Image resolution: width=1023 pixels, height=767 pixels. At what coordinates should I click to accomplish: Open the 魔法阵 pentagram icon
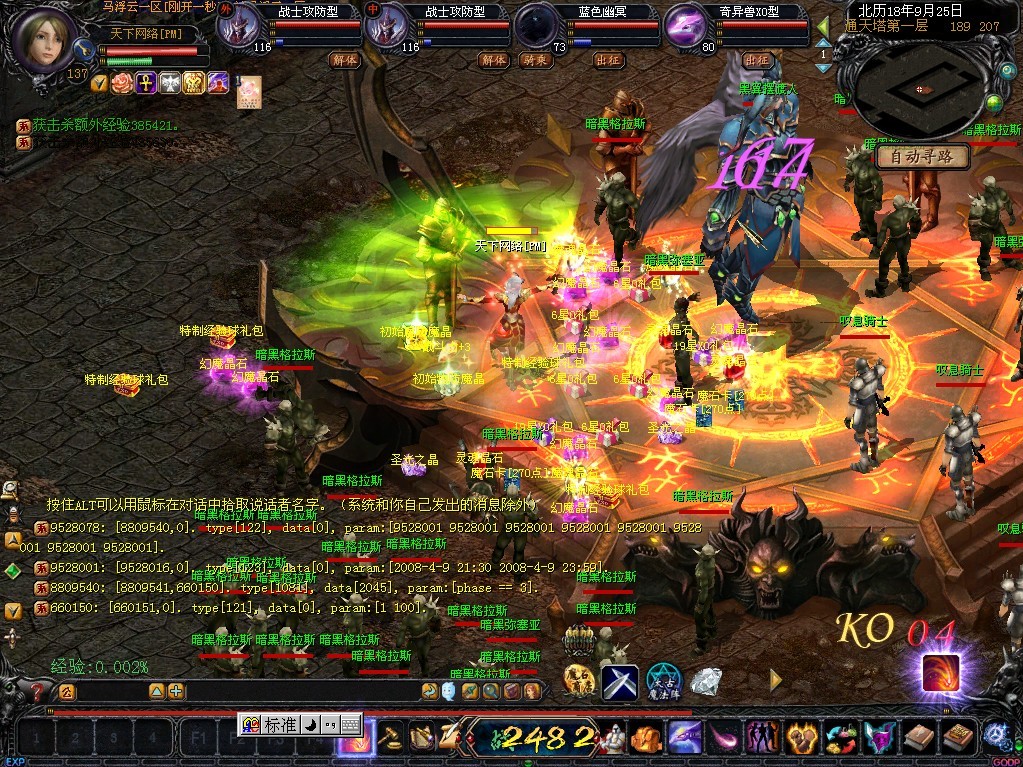663,682
